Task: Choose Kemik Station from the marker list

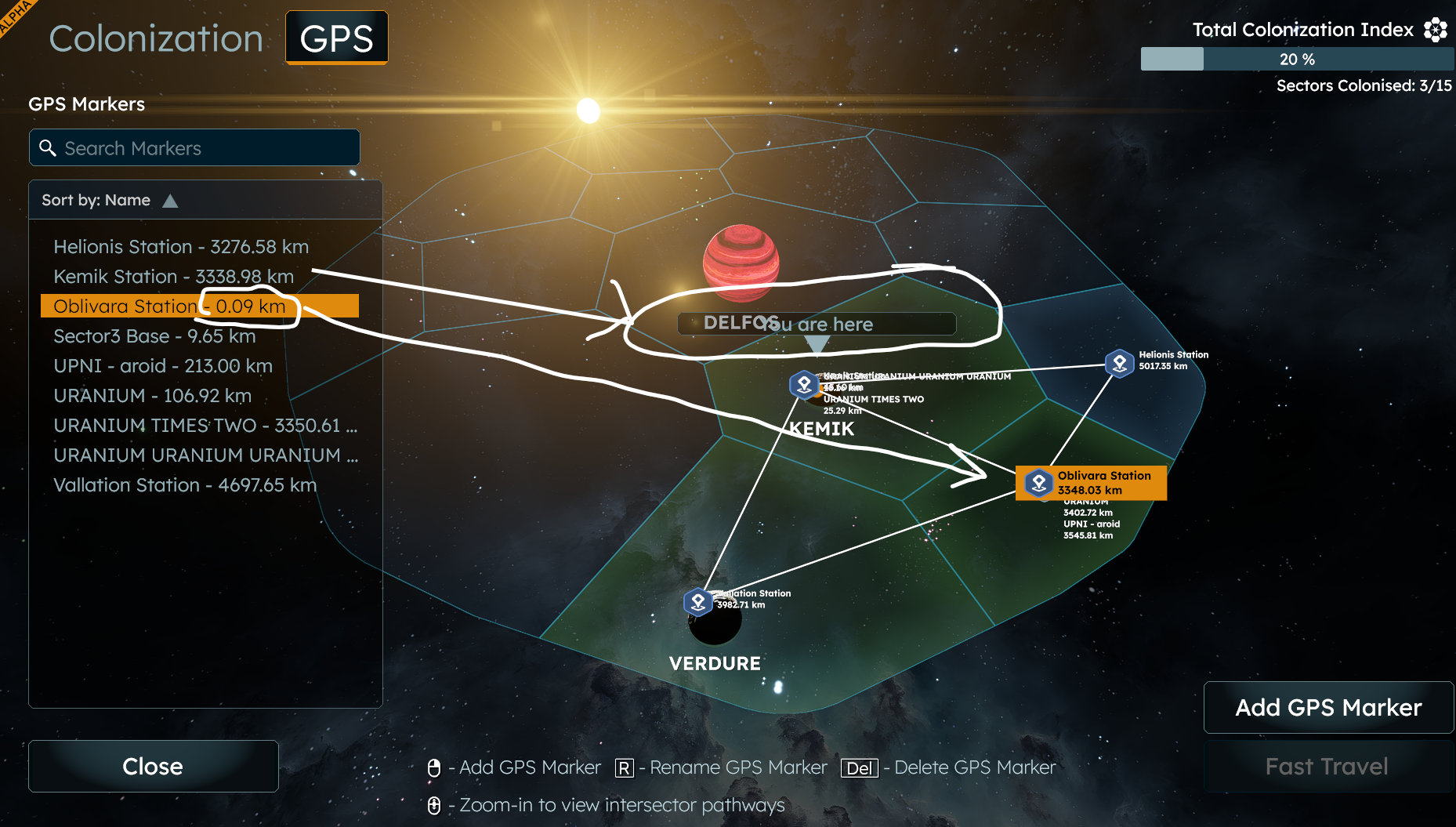Action: [173, 277]
